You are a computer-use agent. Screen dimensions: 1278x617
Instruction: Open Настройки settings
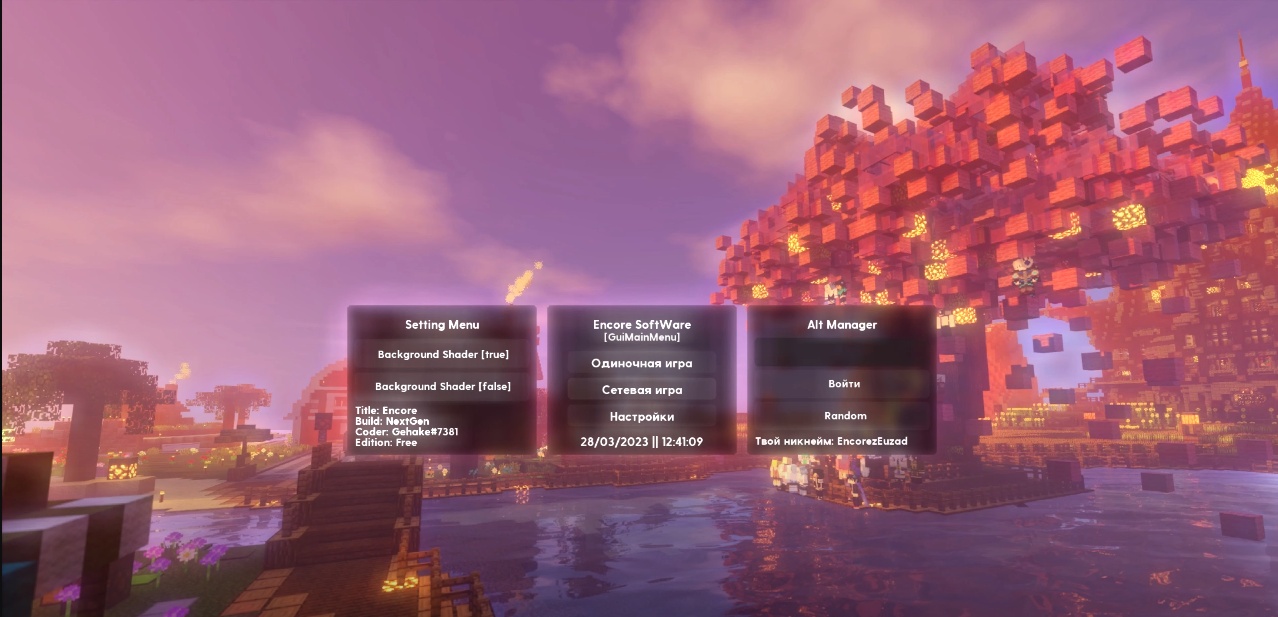641,417
